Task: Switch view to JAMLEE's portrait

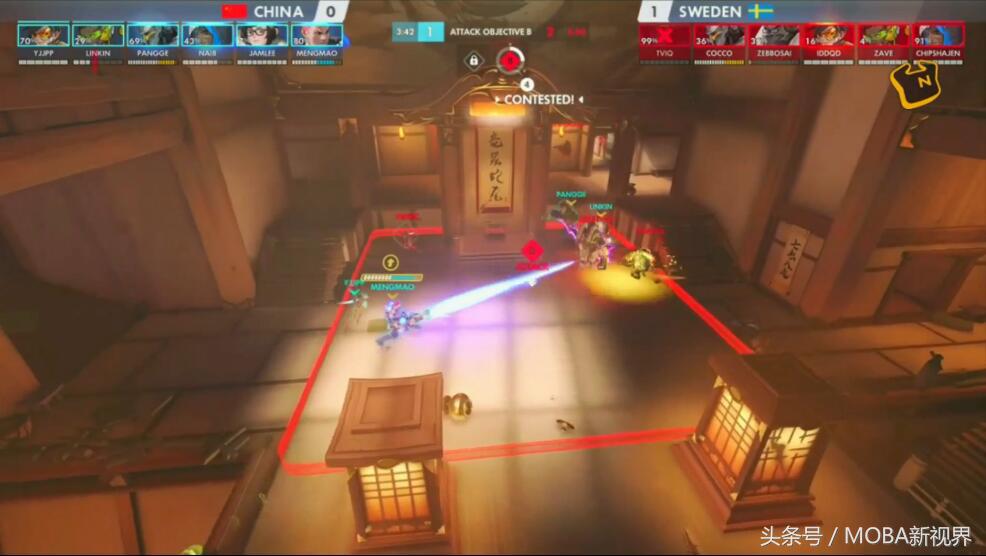Action: pyautogui.click(x=262, y=36)
